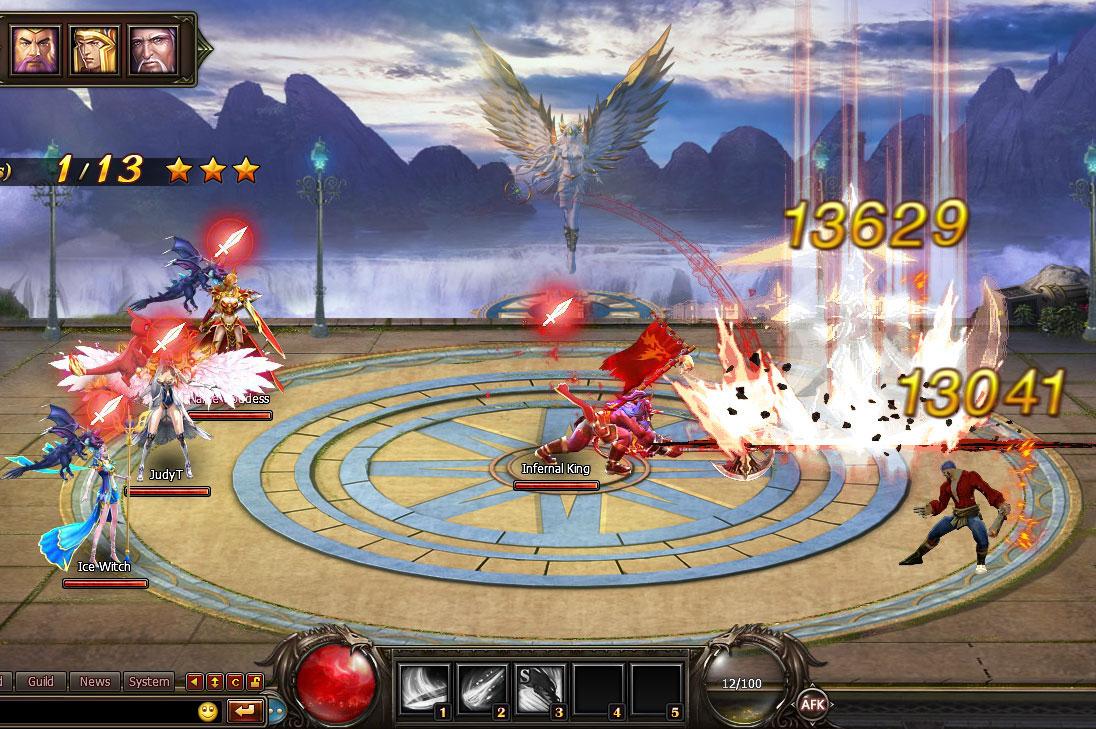Viewport: 1096px width, 729px height.
Task: Select the golden-helmet hero portrait
Action: click(93, 49)
